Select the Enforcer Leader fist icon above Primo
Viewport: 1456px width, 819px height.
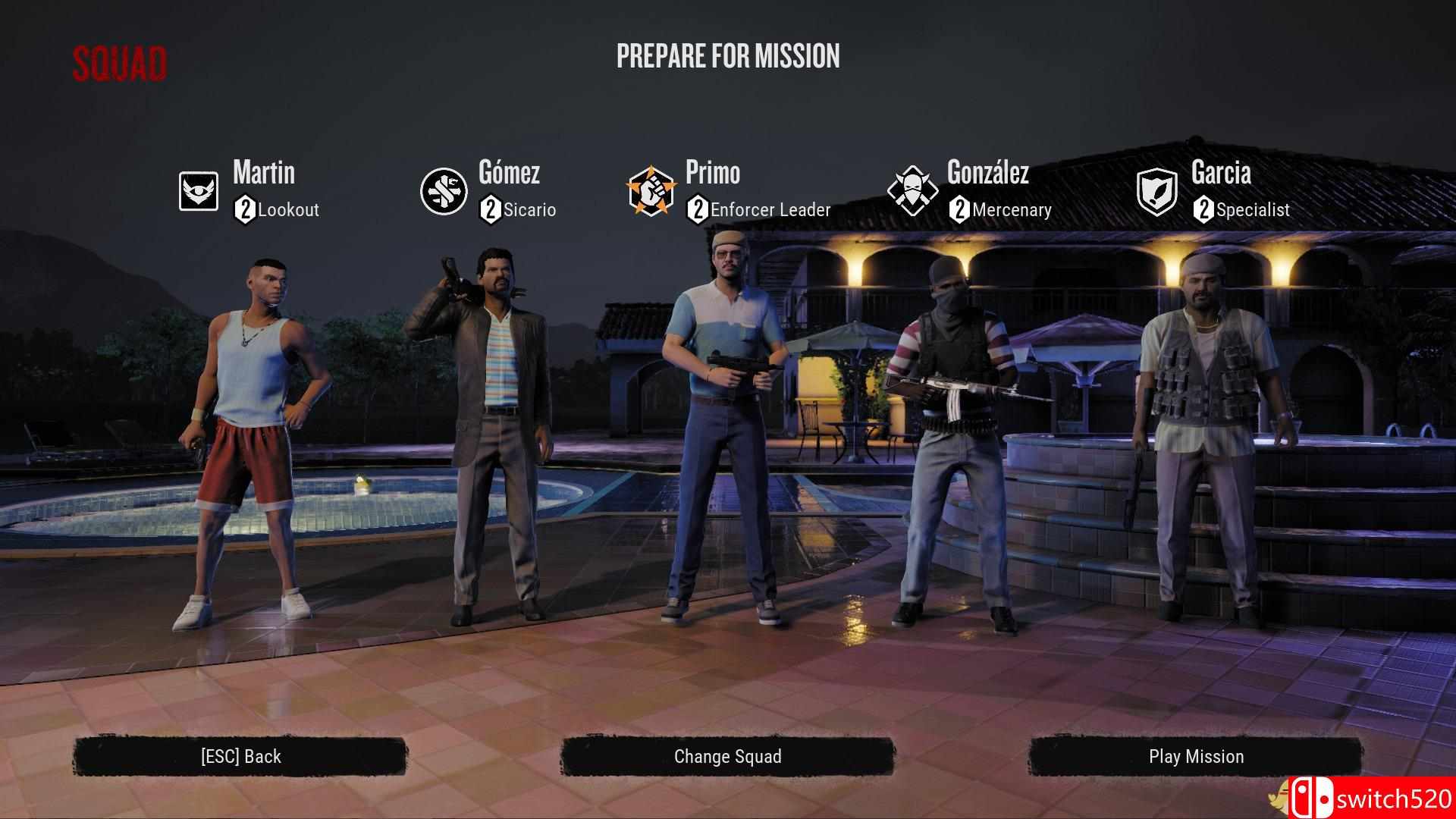point(654,191)
